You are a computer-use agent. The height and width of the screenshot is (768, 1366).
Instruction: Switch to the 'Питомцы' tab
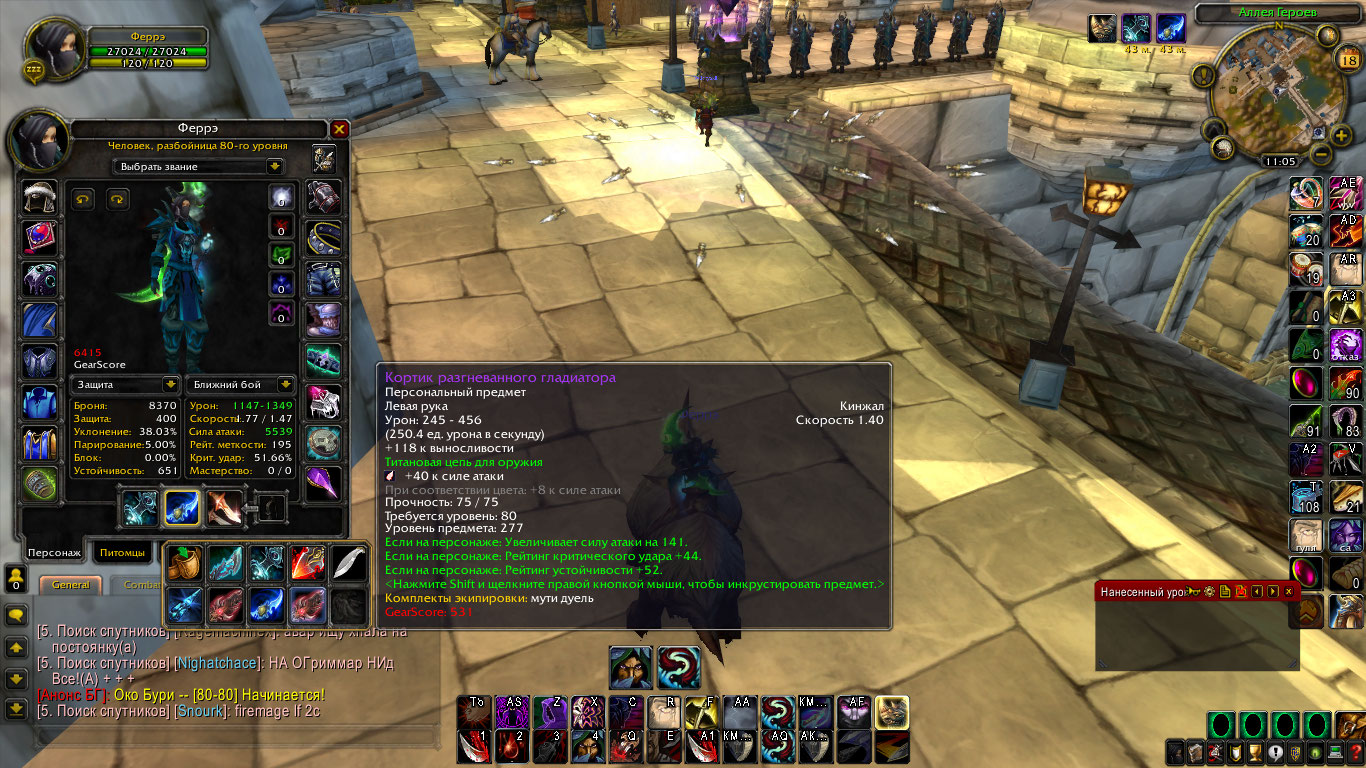tap(122, 552)
